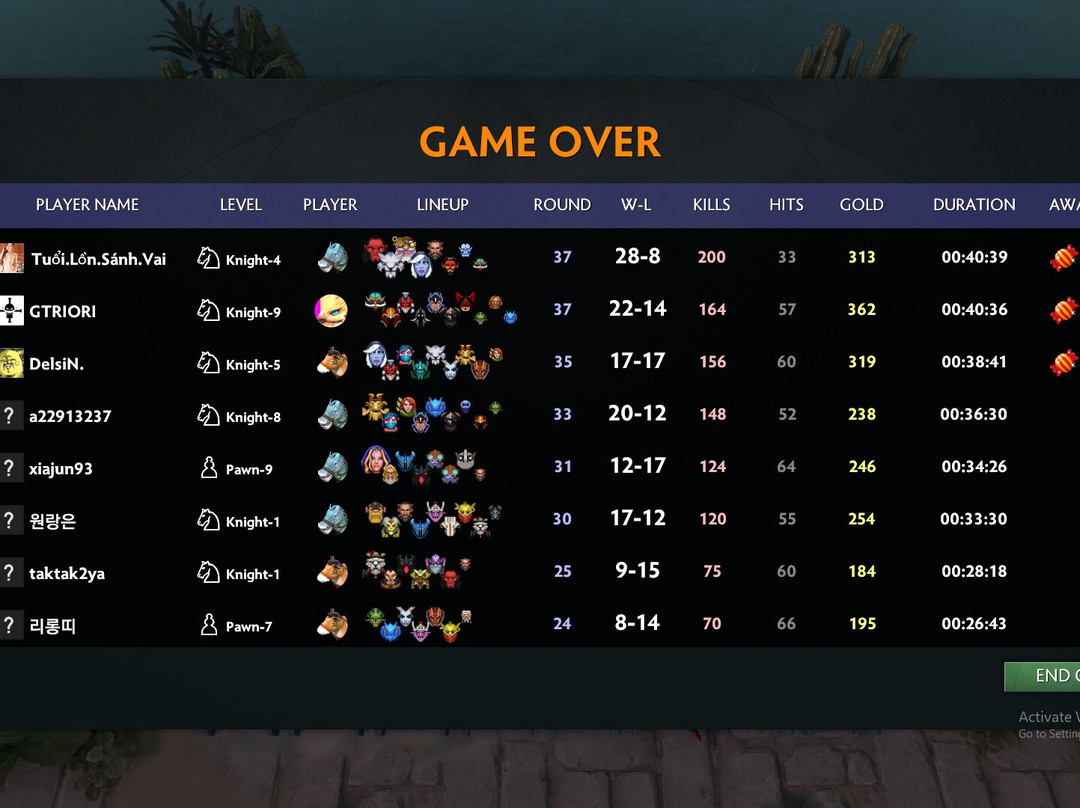
Task: Click the ROUND column header
Action: [562, 204]
